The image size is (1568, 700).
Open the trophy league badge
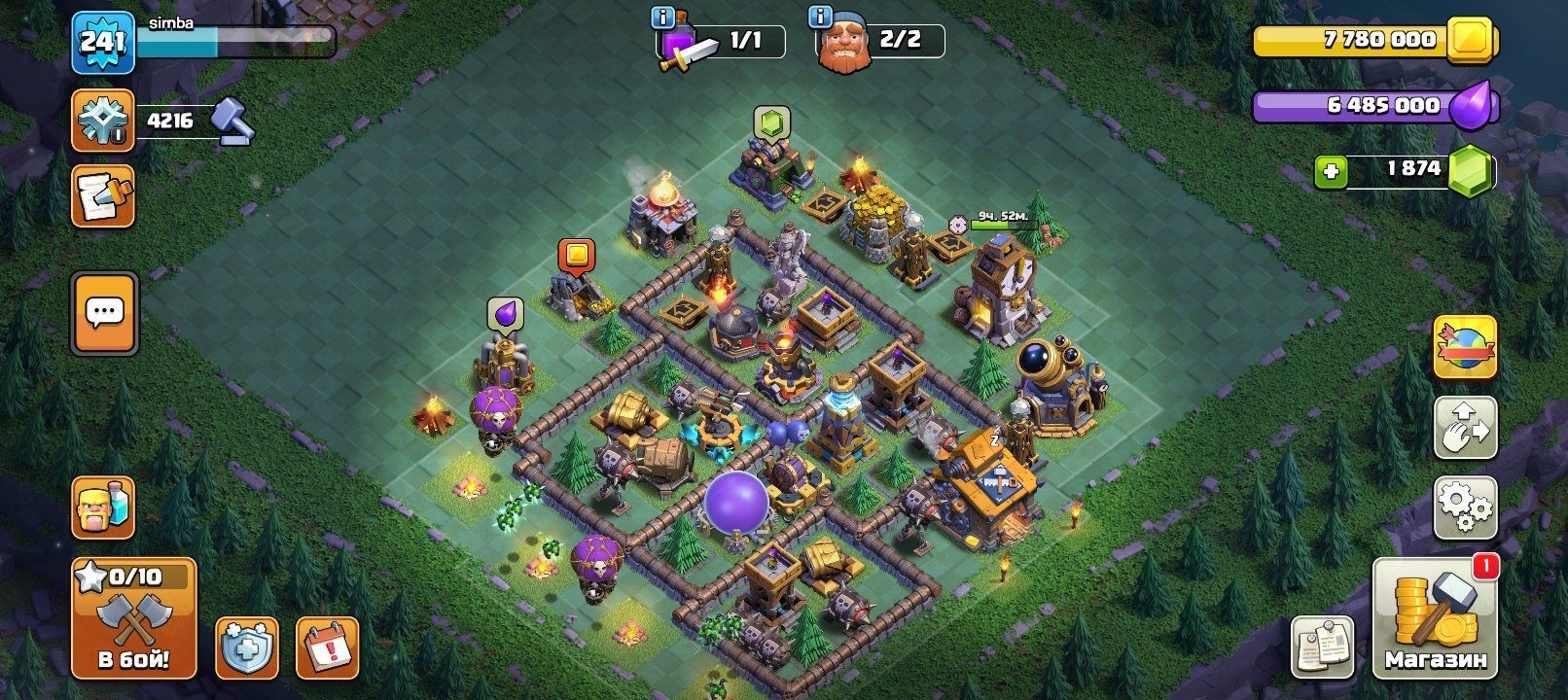click(103, 121)
